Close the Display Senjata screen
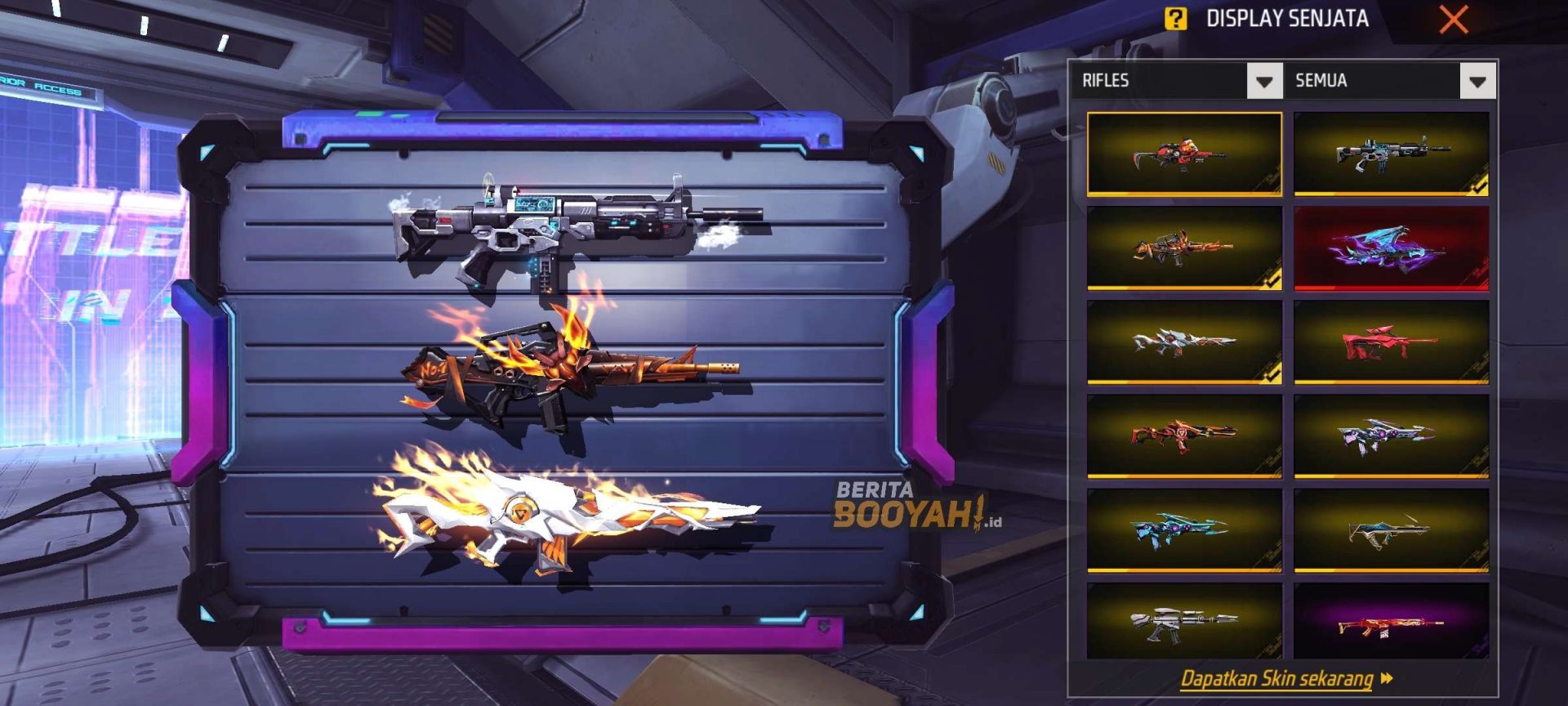 coord(1454,19)
